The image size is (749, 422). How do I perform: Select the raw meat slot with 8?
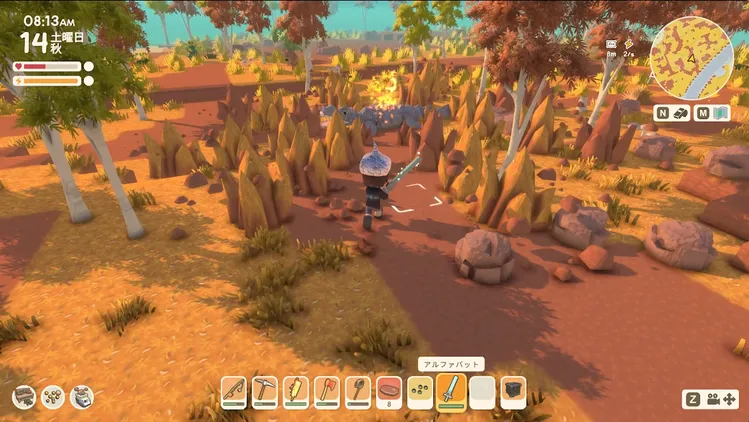click(x=389, y=389)
